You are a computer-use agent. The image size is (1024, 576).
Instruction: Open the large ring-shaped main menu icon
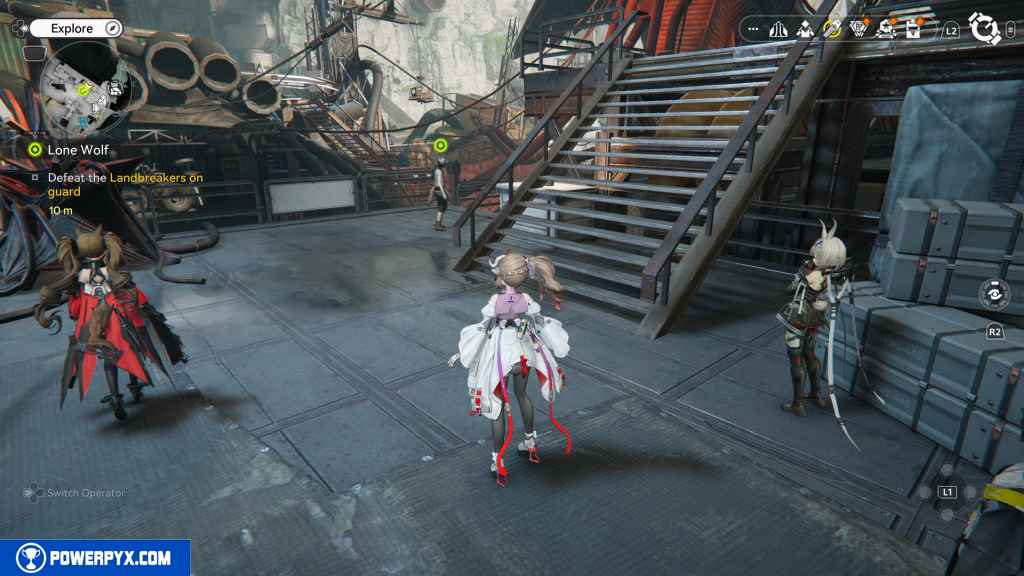(x=985, y=30)
